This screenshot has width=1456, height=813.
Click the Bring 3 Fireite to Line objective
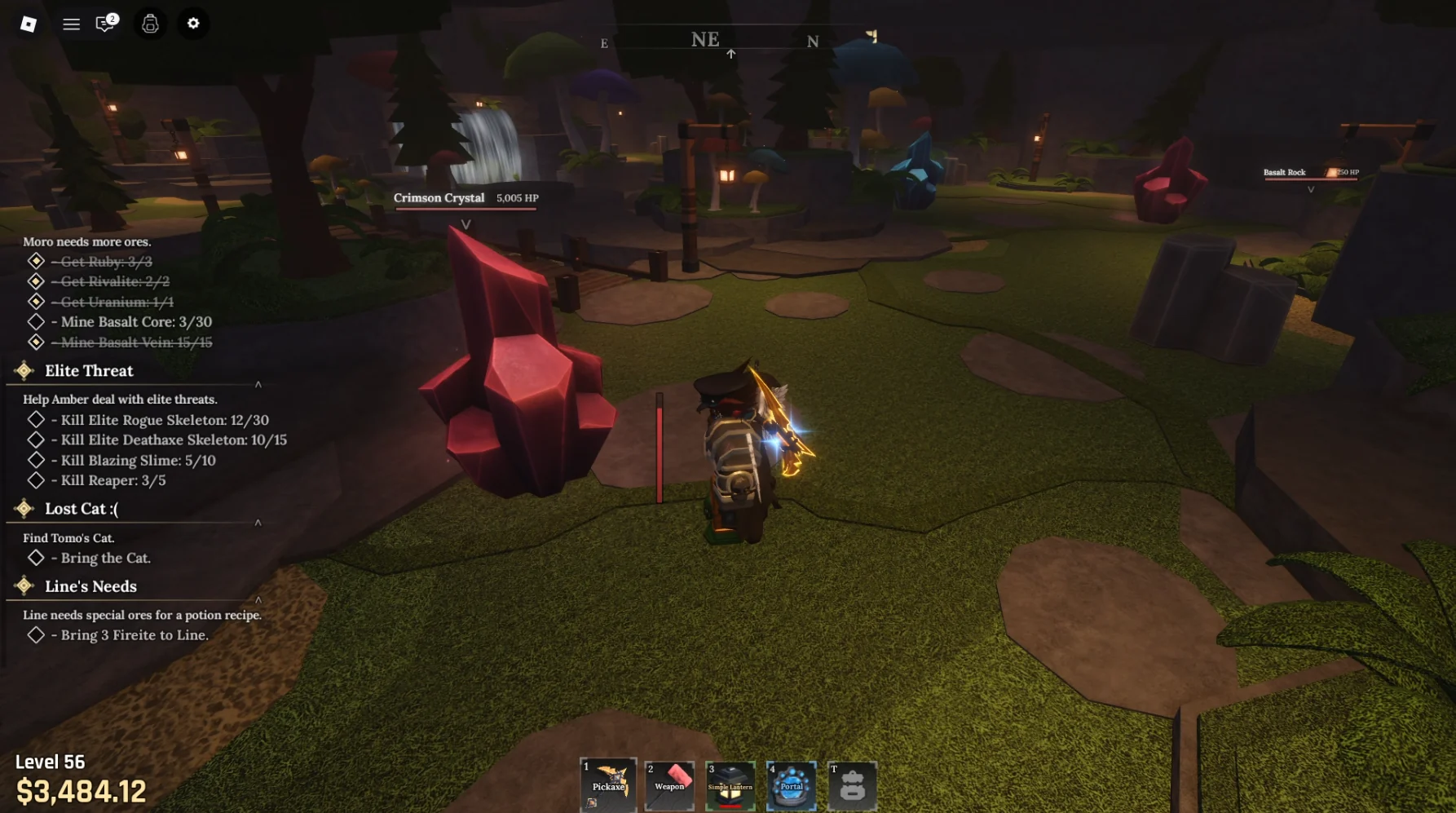[x=132, y=634]
